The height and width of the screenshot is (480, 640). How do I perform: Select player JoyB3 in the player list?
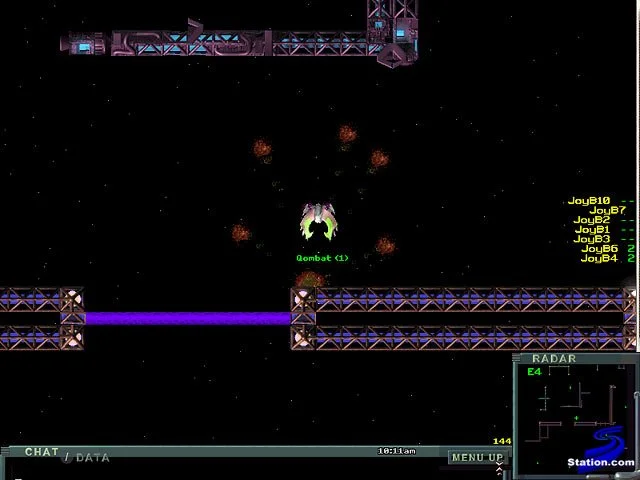592,239
